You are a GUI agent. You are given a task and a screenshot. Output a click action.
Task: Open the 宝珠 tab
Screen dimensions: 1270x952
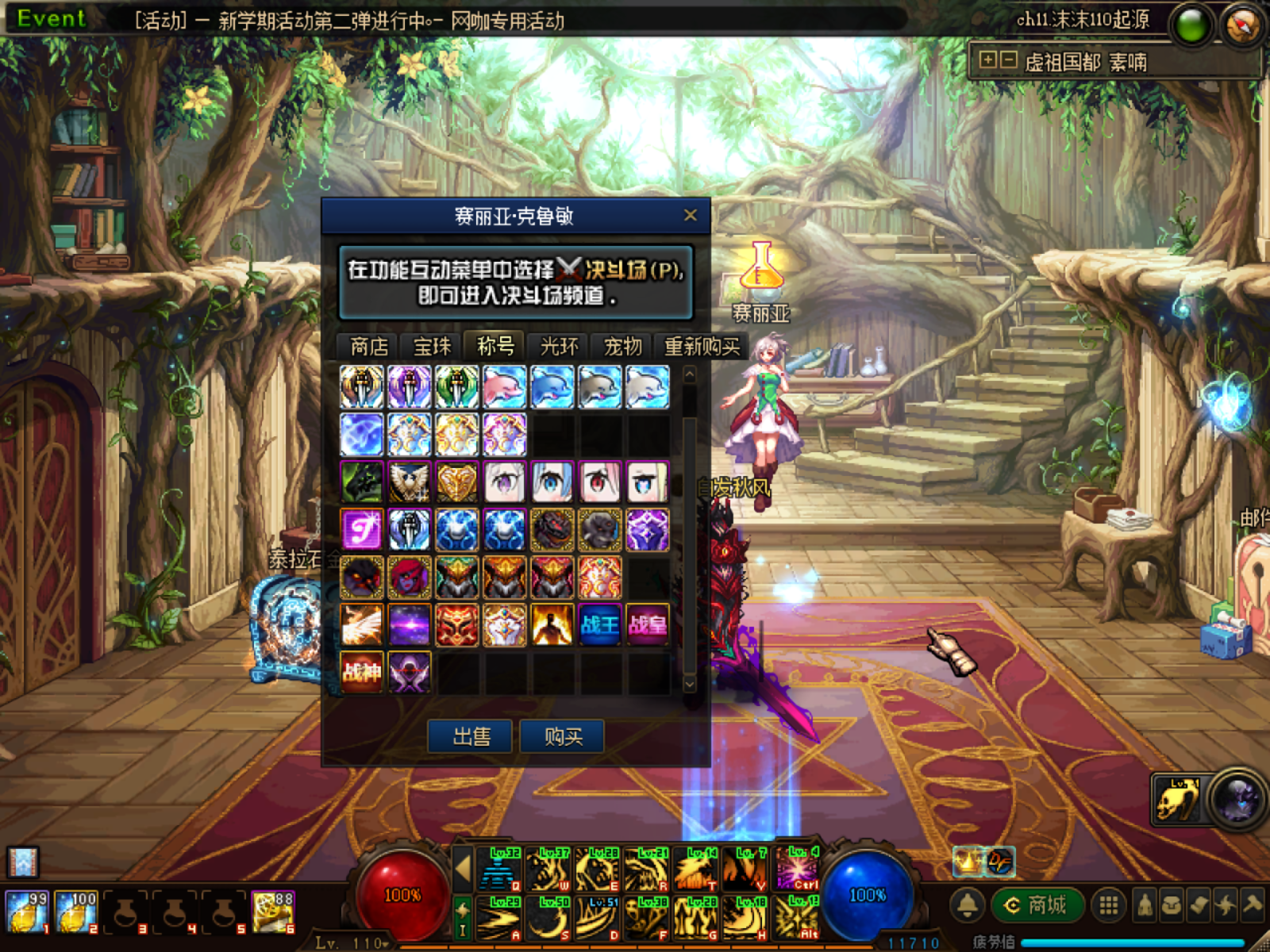(x=433, y=347)
